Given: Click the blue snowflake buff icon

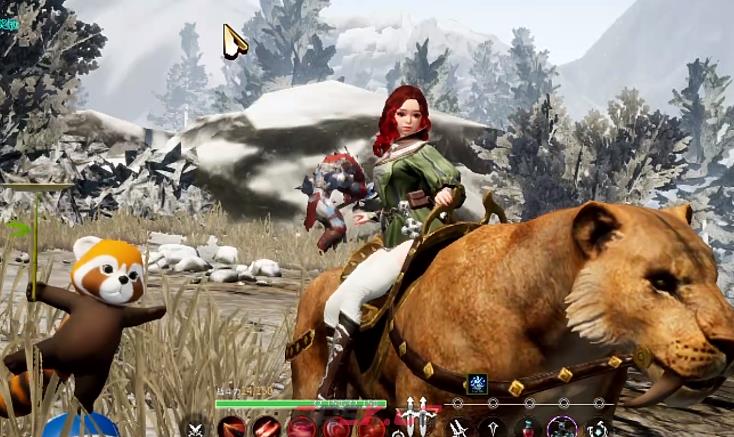Looking at the screenshot, I should pos(476,382).
